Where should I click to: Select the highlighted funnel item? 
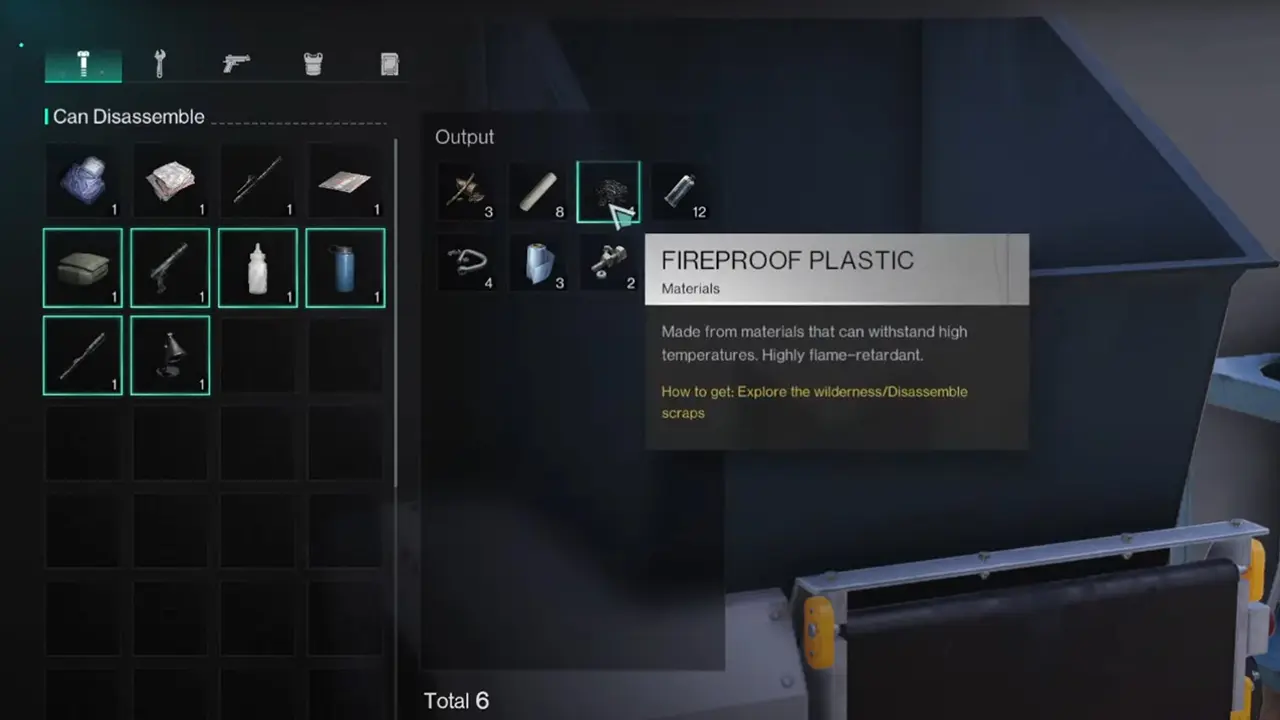pyautogui.click(x=170, y=355)
